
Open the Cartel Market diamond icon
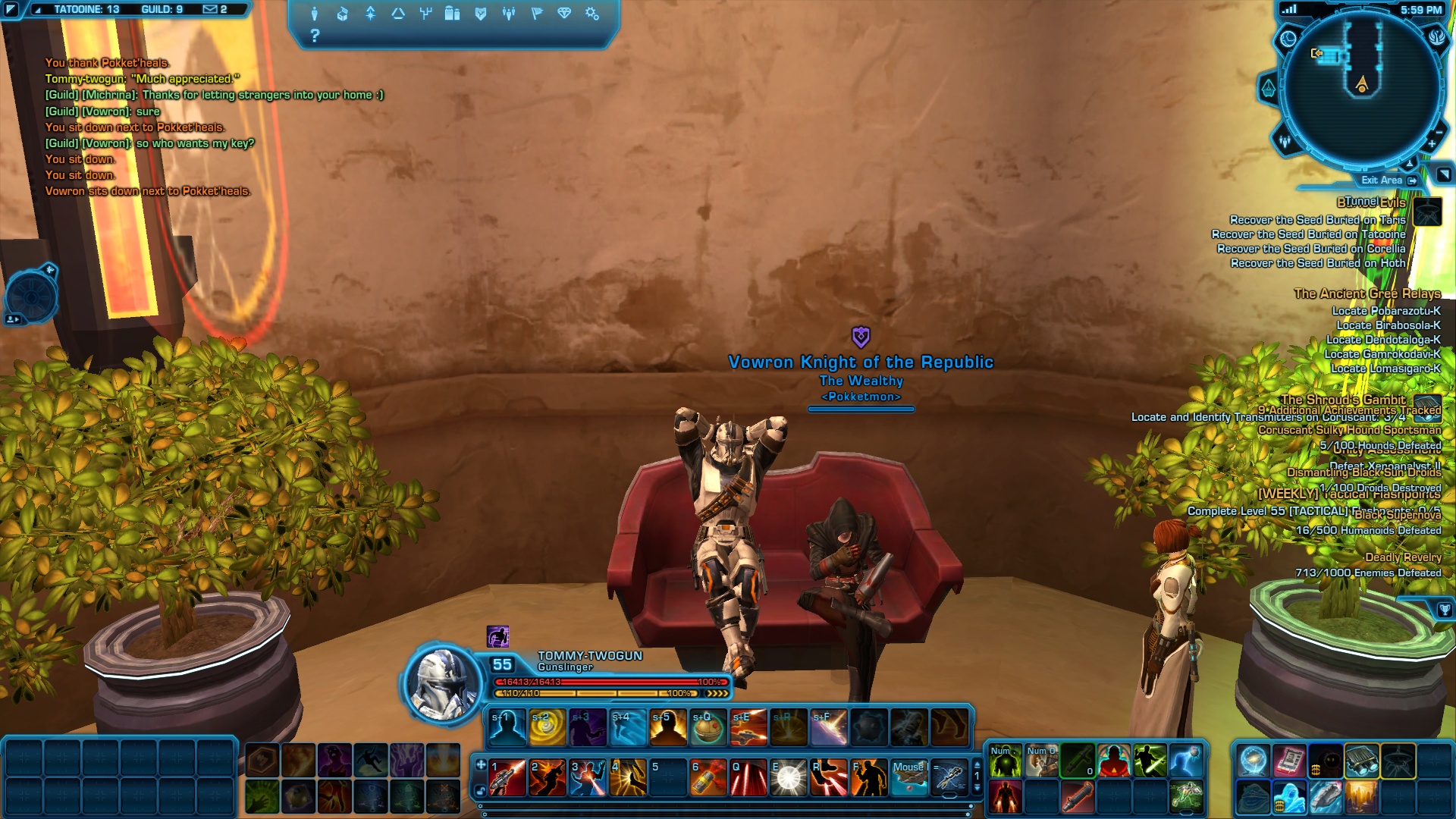[x=564, y=14]
